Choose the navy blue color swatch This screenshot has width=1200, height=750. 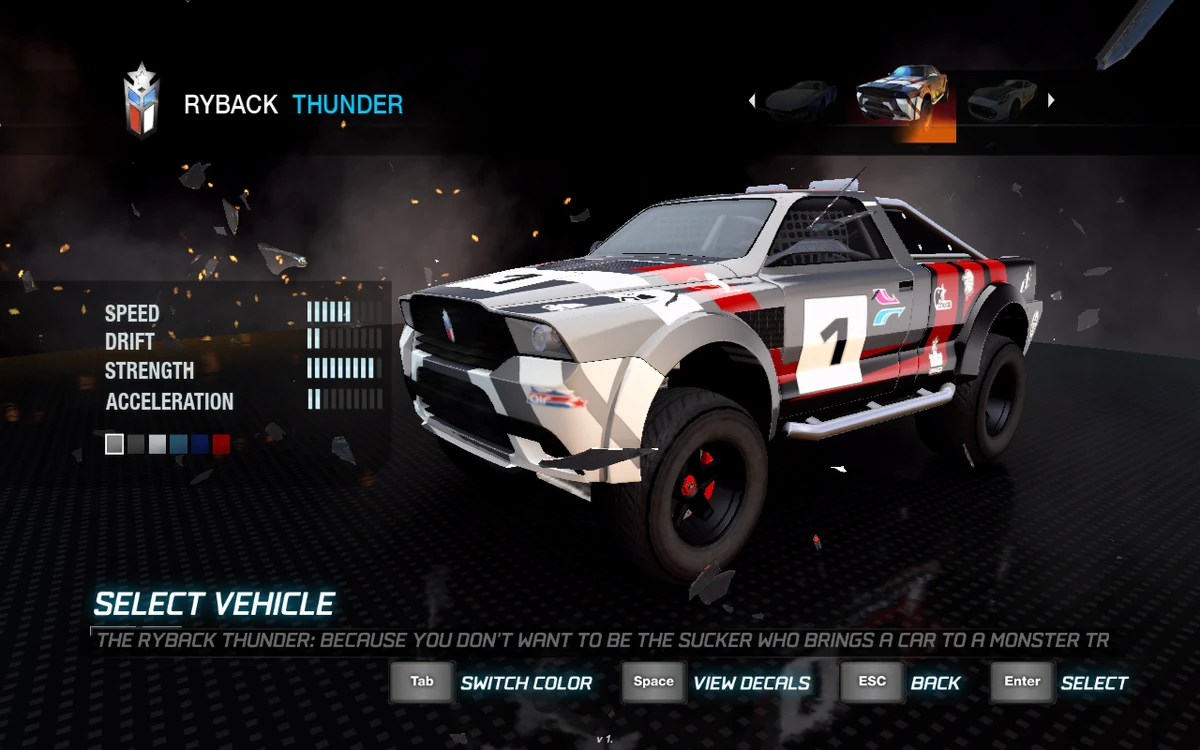pyautogui.click(x=200, y=444)
